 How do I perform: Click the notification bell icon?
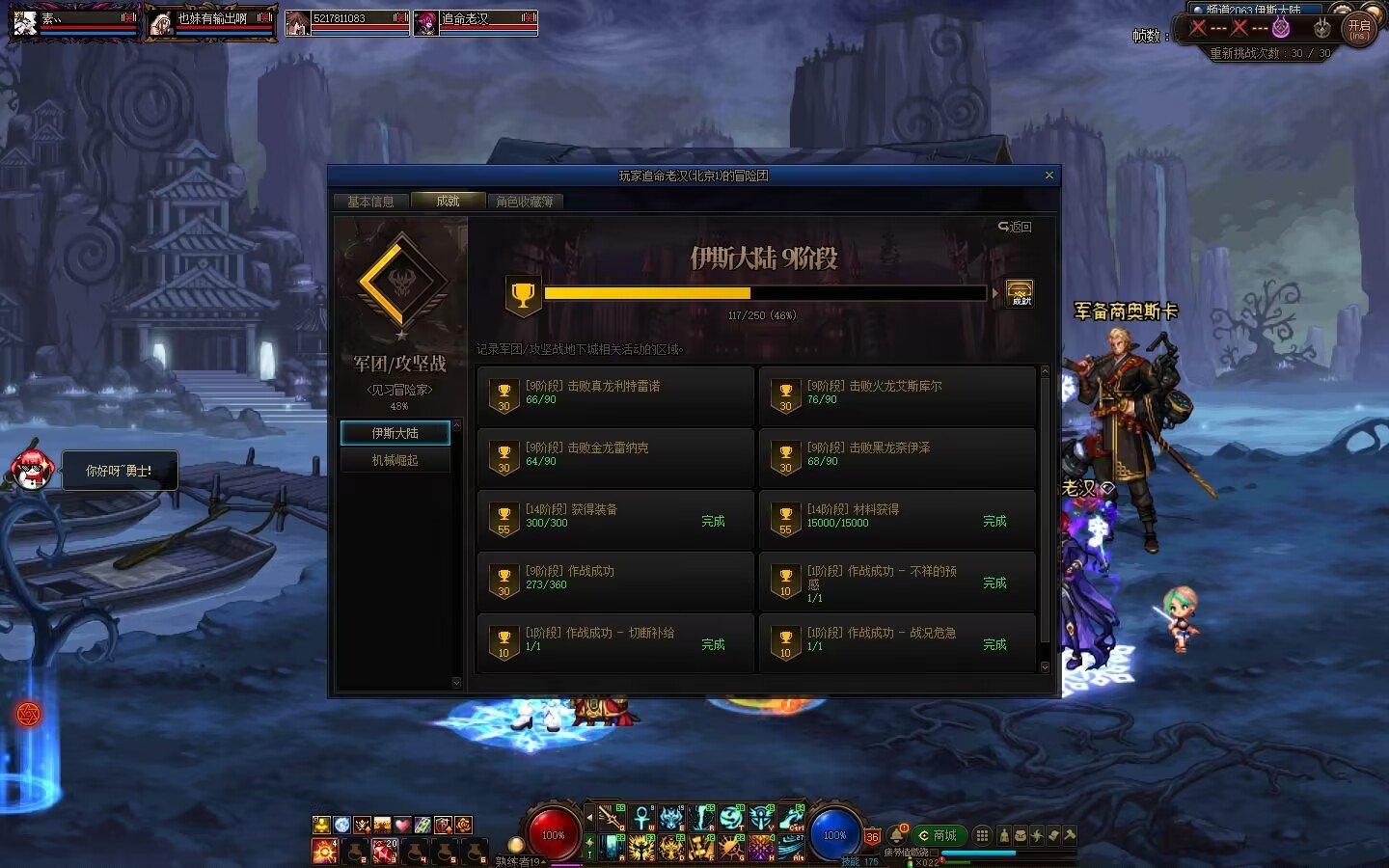click(896, 834)
